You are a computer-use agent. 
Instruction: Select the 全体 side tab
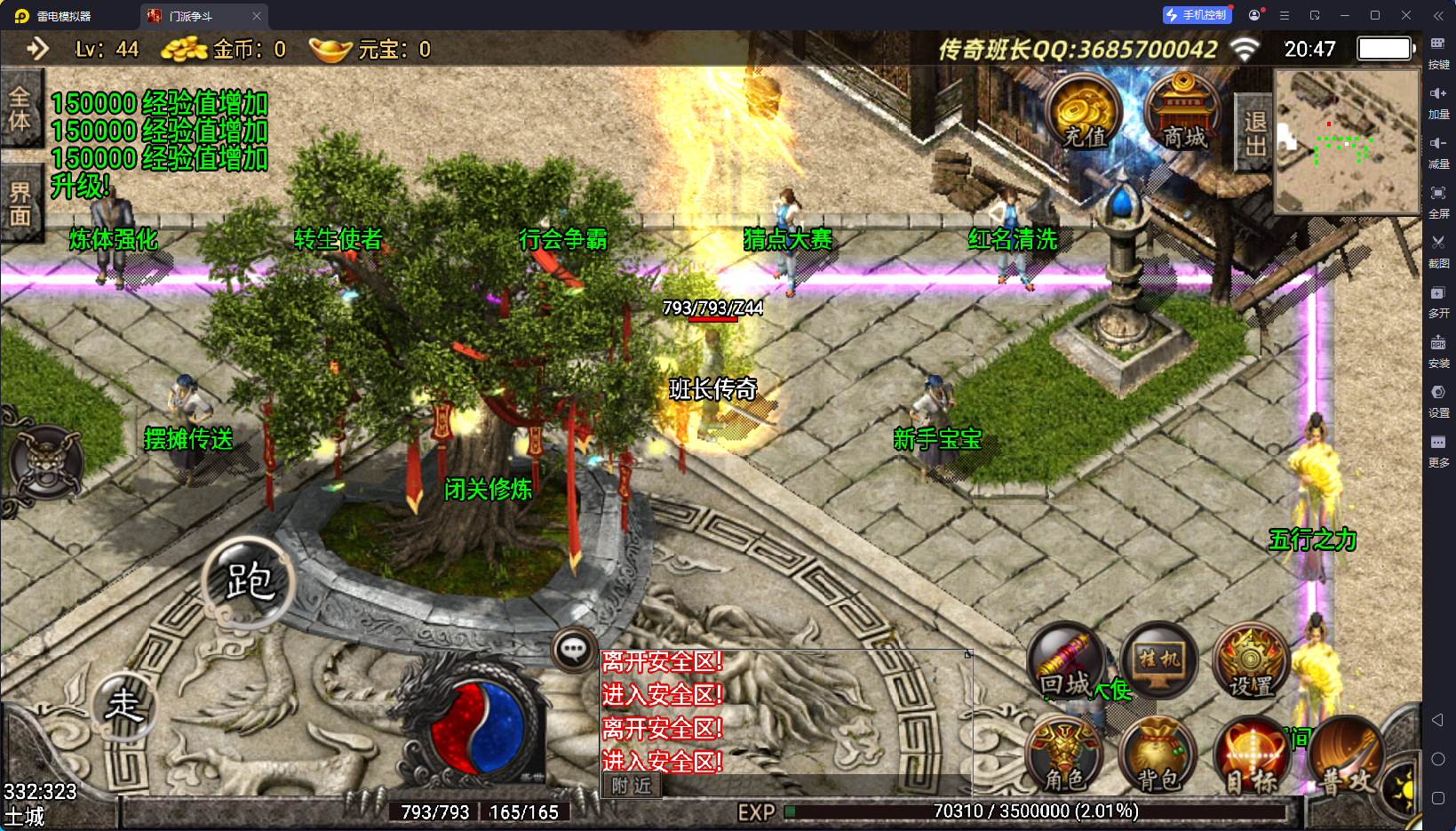coord(20,108)
